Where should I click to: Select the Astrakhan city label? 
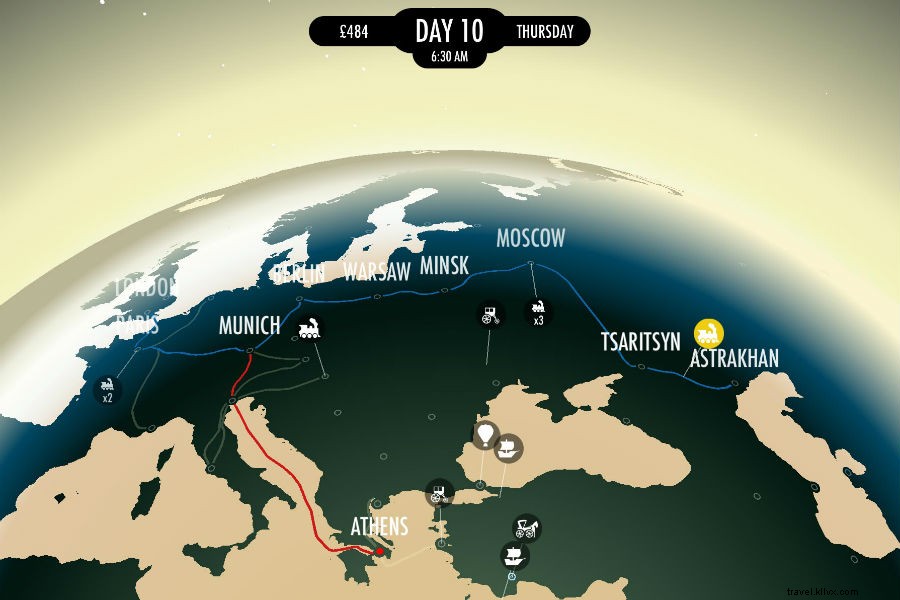[x=734, y=358]
